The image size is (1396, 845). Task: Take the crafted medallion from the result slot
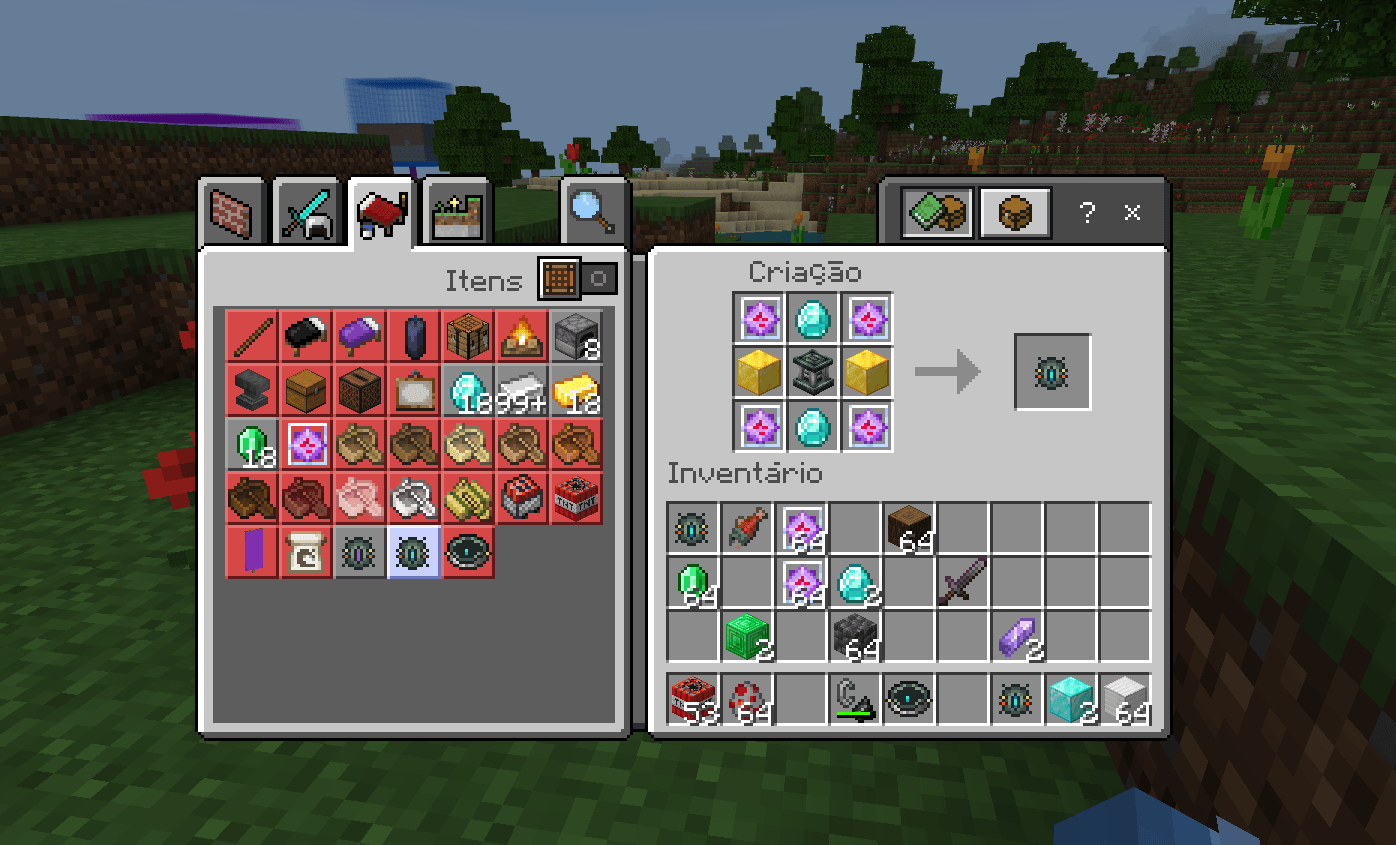(x=1052, y=372)
